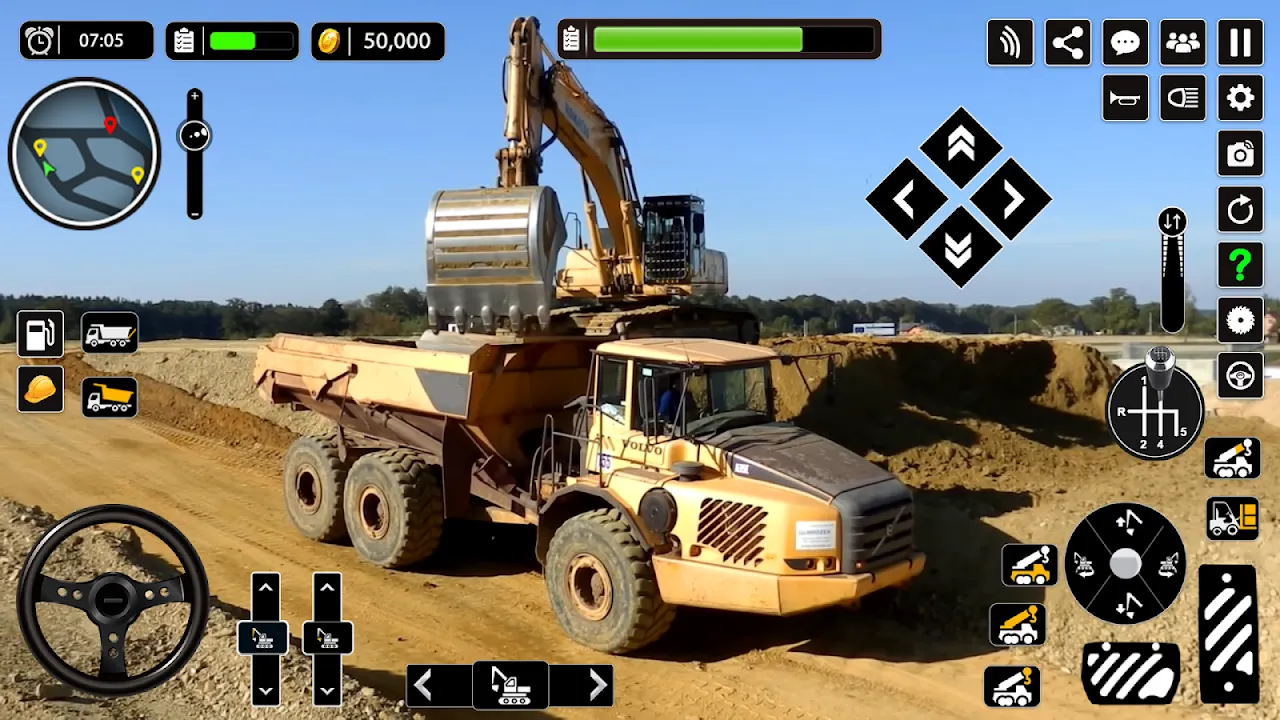The width and height of the screenshot is (1280, 720).
Task: Toggle the steering wheel control mode
Action: [x=1239, y=377]
